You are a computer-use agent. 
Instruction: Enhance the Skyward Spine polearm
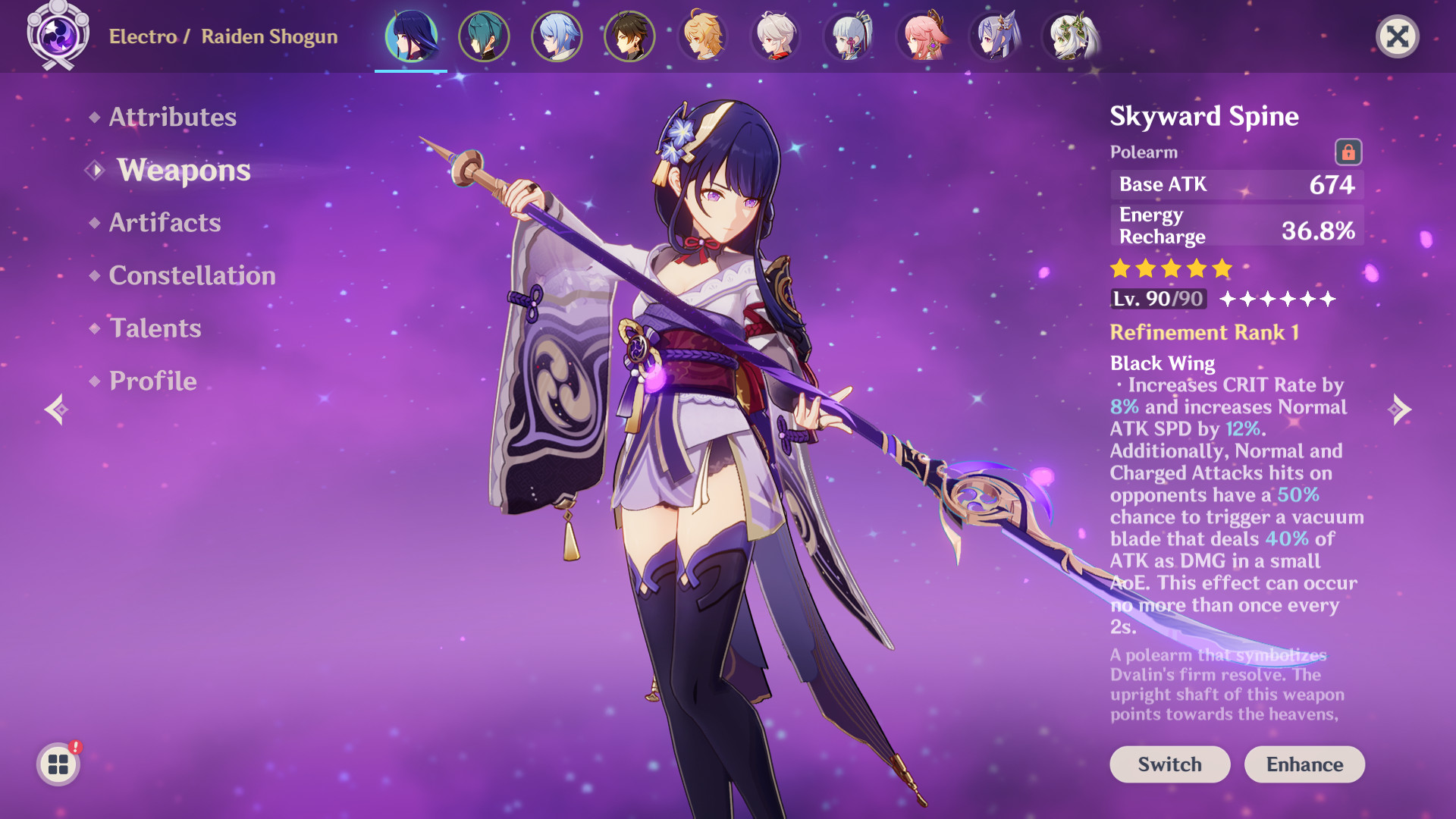click(x=1304, y=764)
